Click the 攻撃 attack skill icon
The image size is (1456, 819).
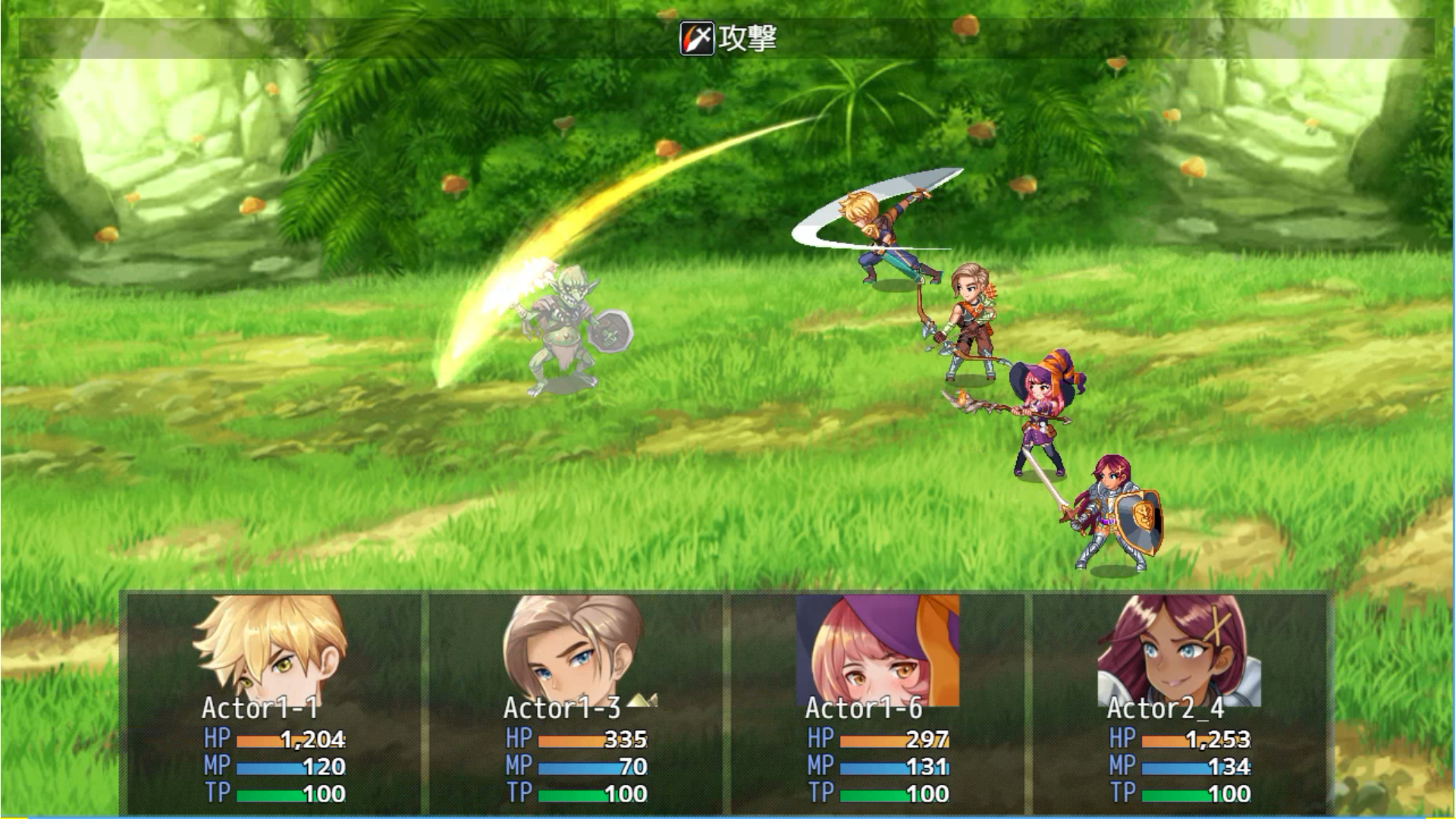(x=697, y=38)
